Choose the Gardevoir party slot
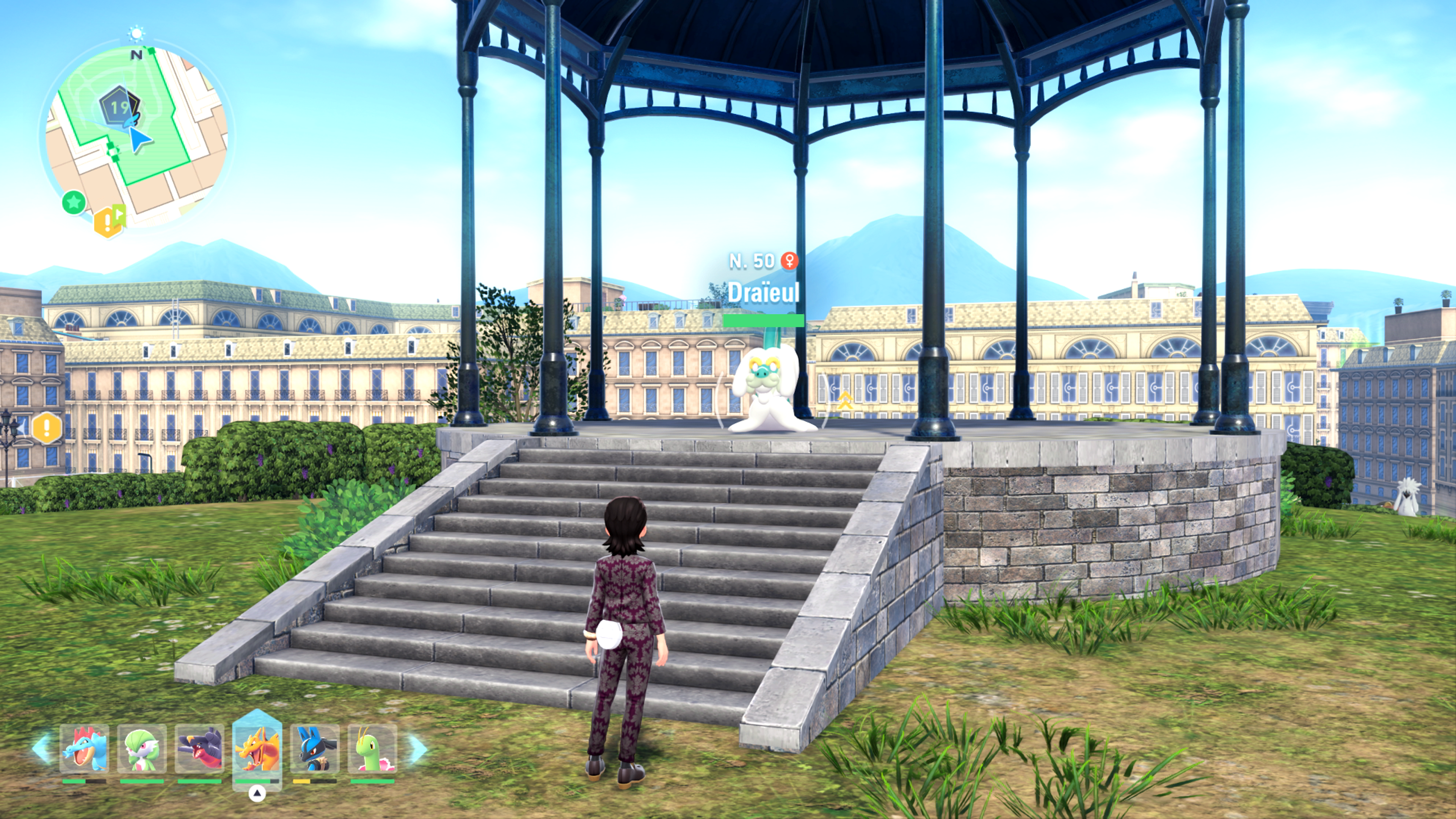 [x=142, y=749]
